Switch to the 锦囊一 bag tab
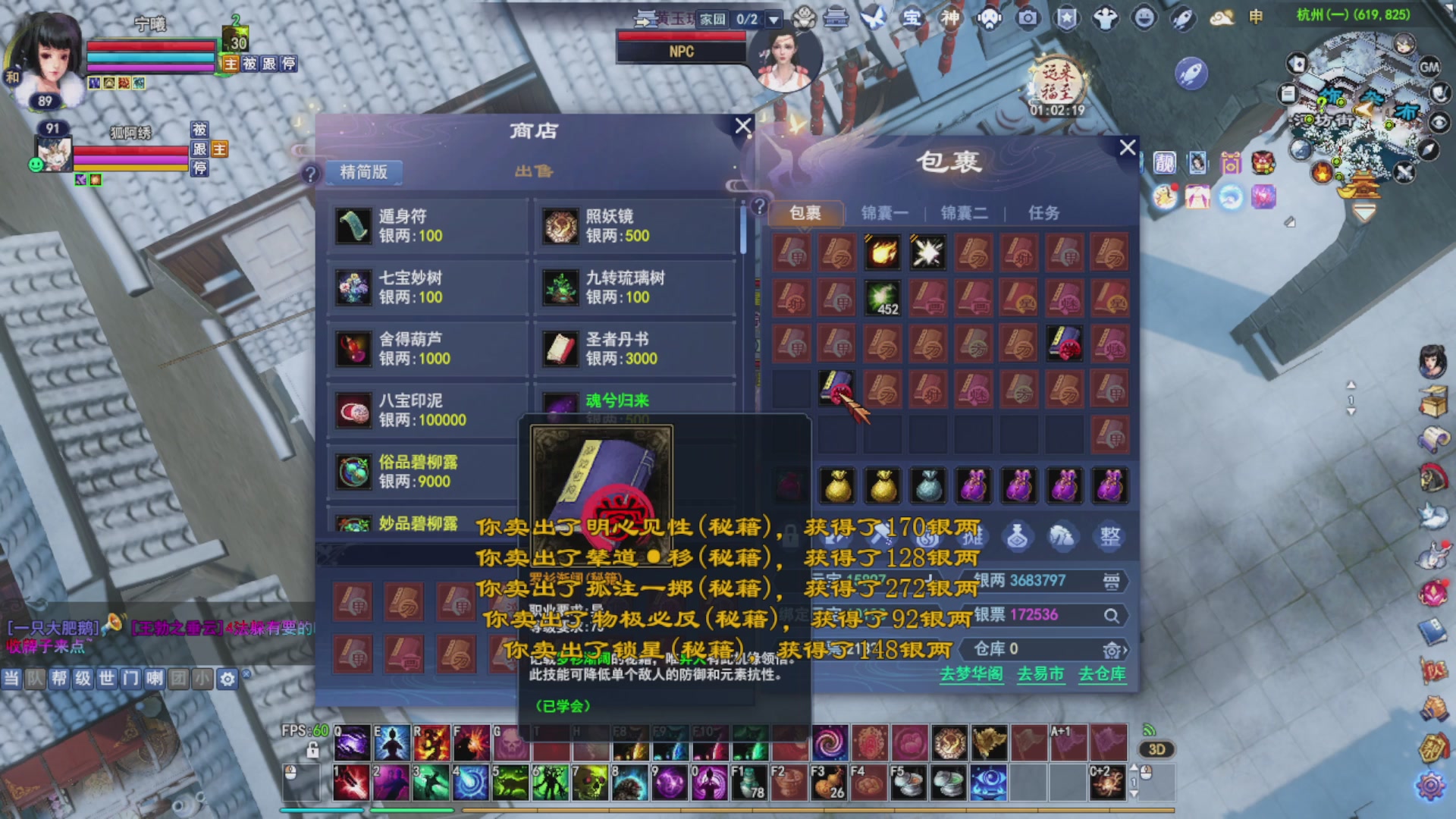 pos(883,213)
